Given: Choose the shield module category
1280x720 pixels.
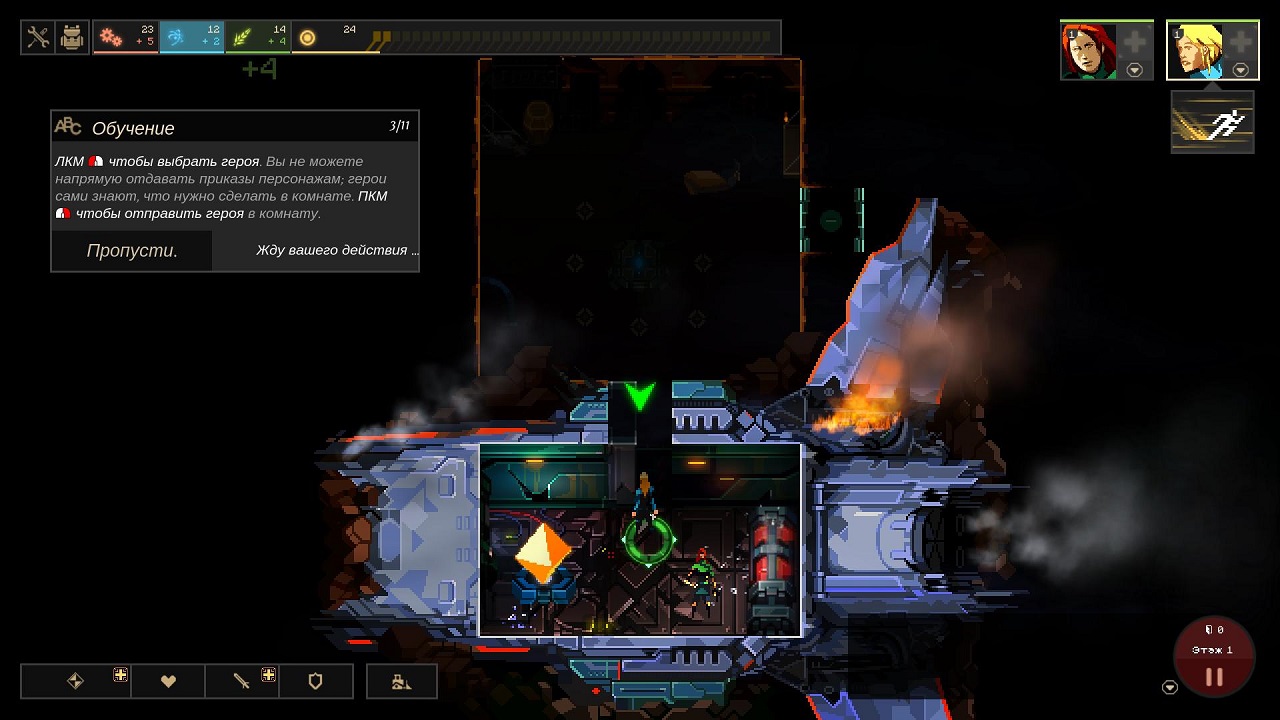Looking at the screenshot, I should [x=315, y=681].
